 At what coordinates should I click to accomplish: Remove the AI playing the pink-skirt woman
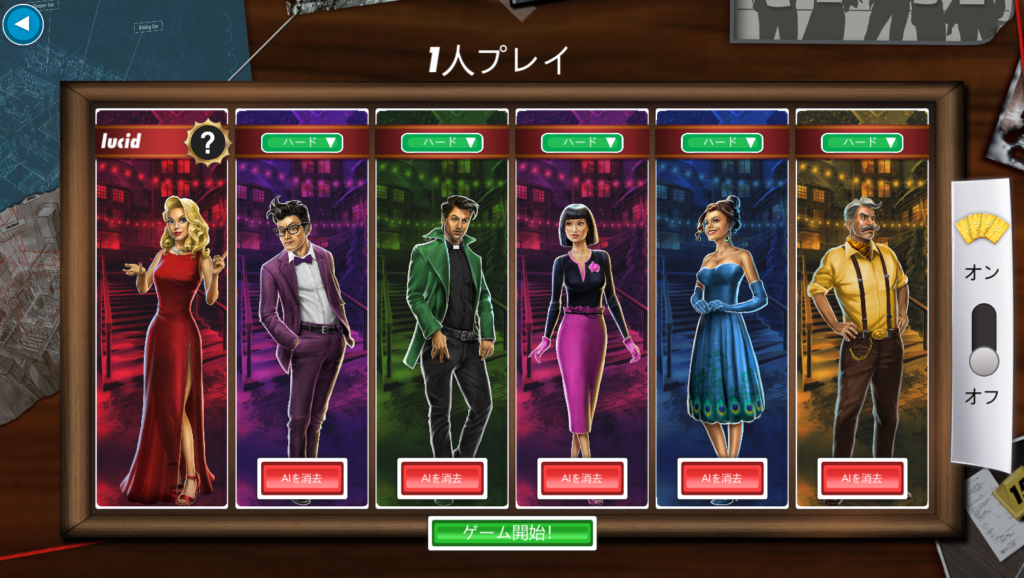click(x=582, y=478)
